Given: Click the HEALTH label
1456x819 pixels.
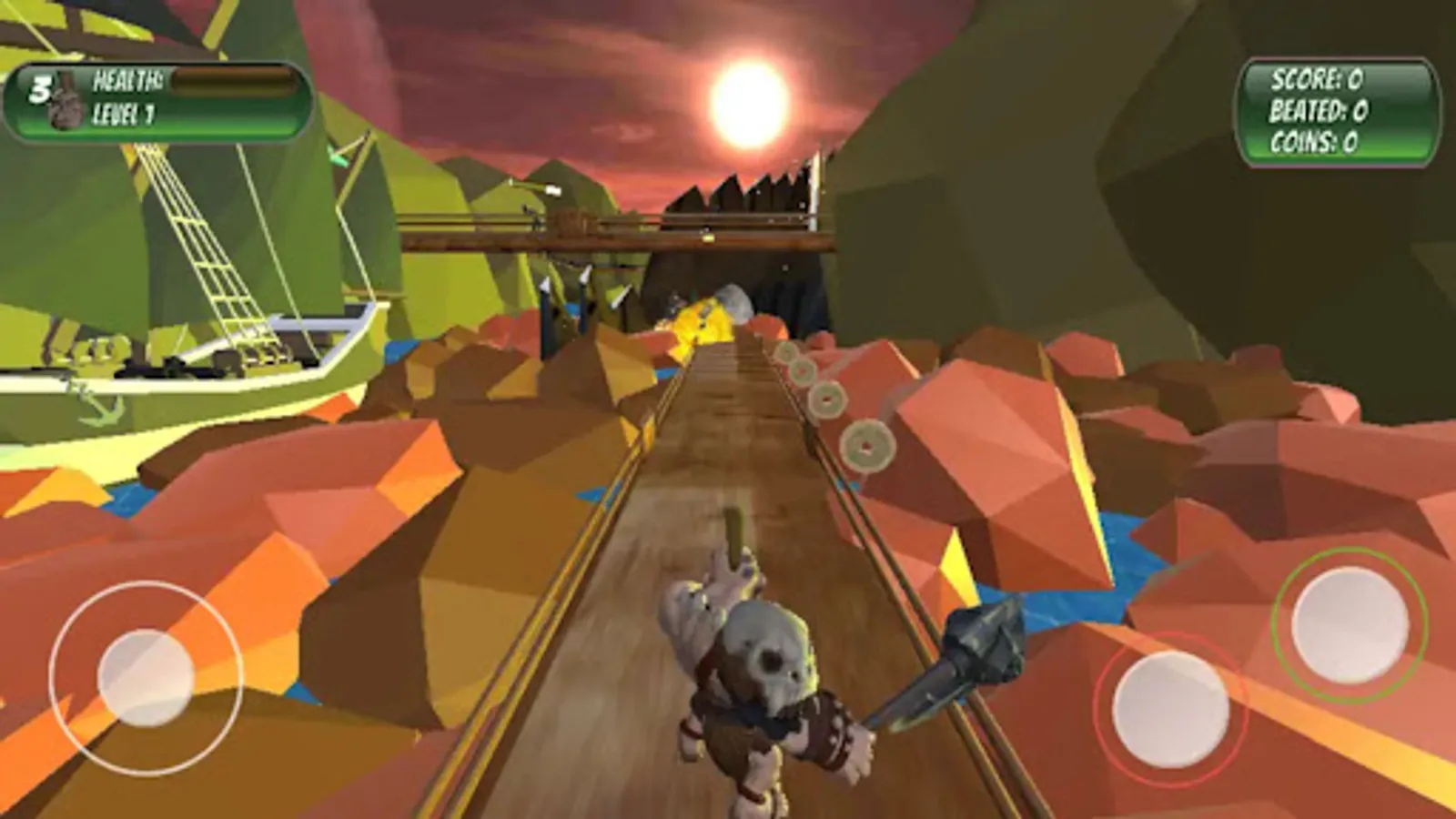Looking at the screenshot, I should pos(127,80).
